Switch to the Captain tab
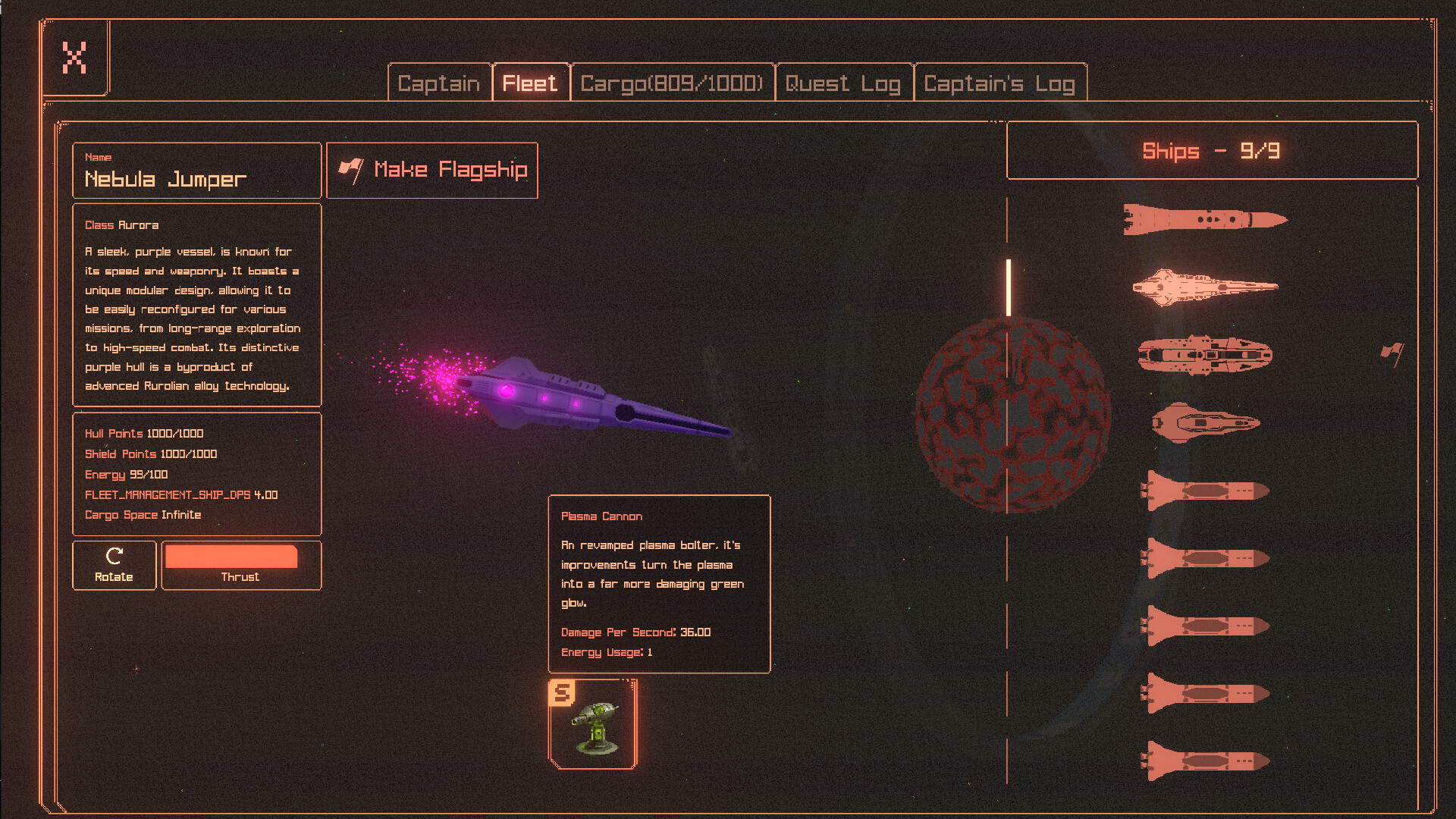The height and width of the screenshot is (819, 1456). coord(439,83)
